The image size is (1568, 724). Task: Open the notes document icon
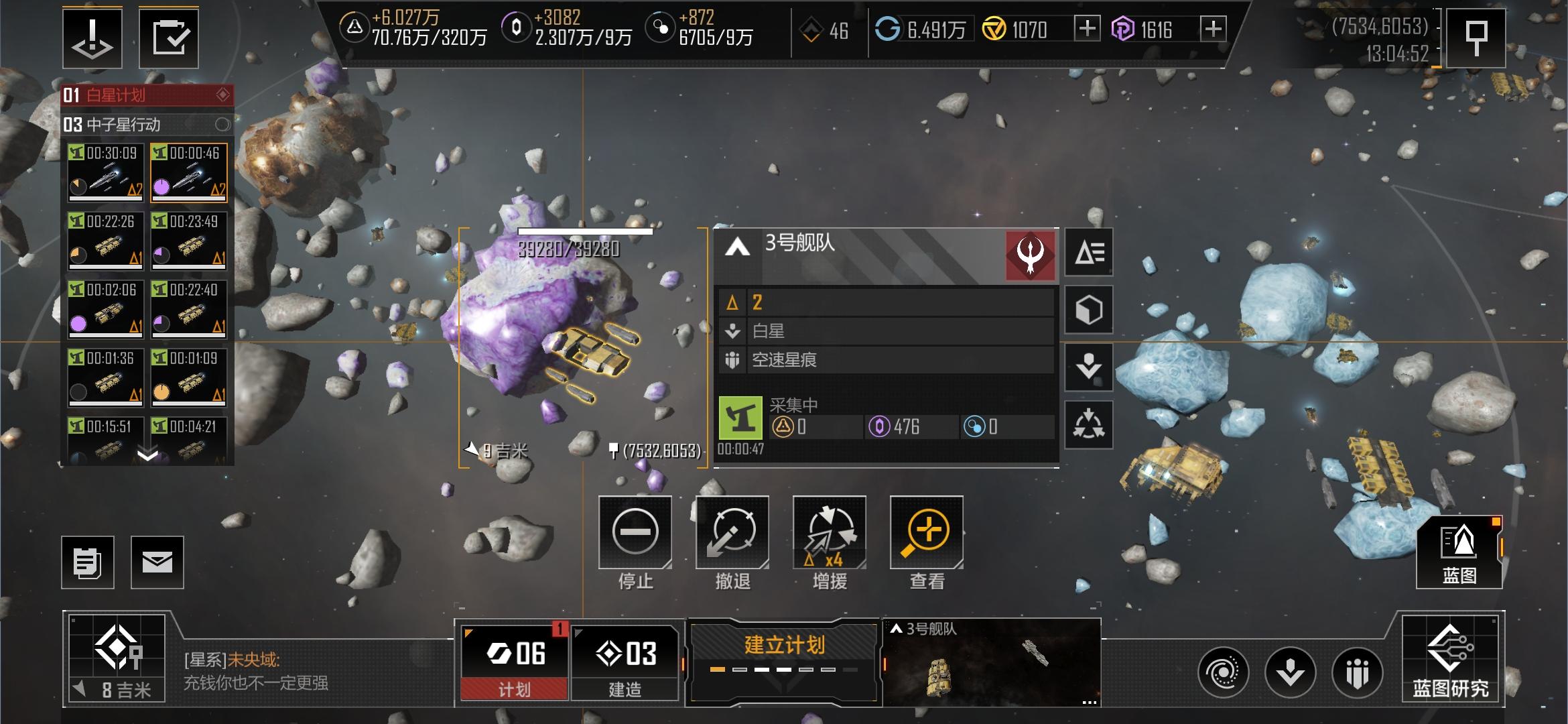point(88,562)
